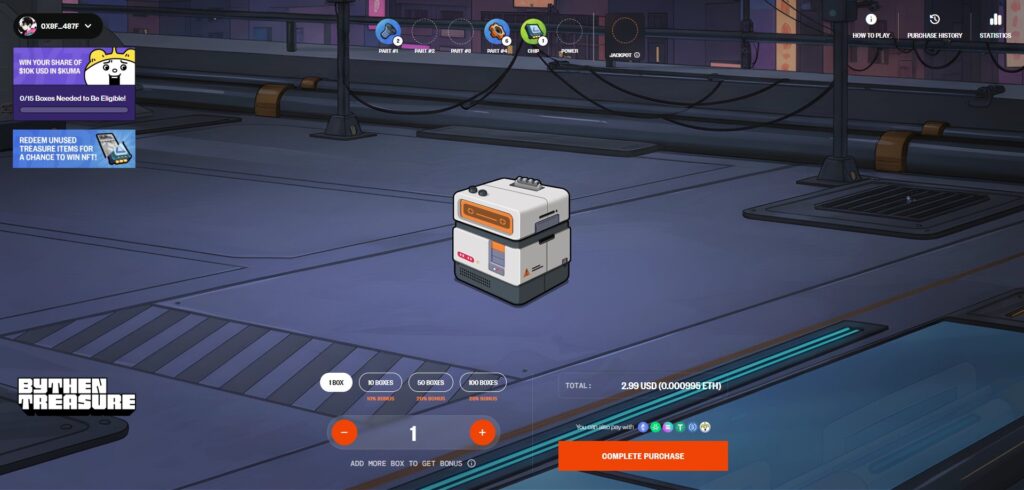Open the How to Play guide

pyautogui.click(x=871, y=26)
